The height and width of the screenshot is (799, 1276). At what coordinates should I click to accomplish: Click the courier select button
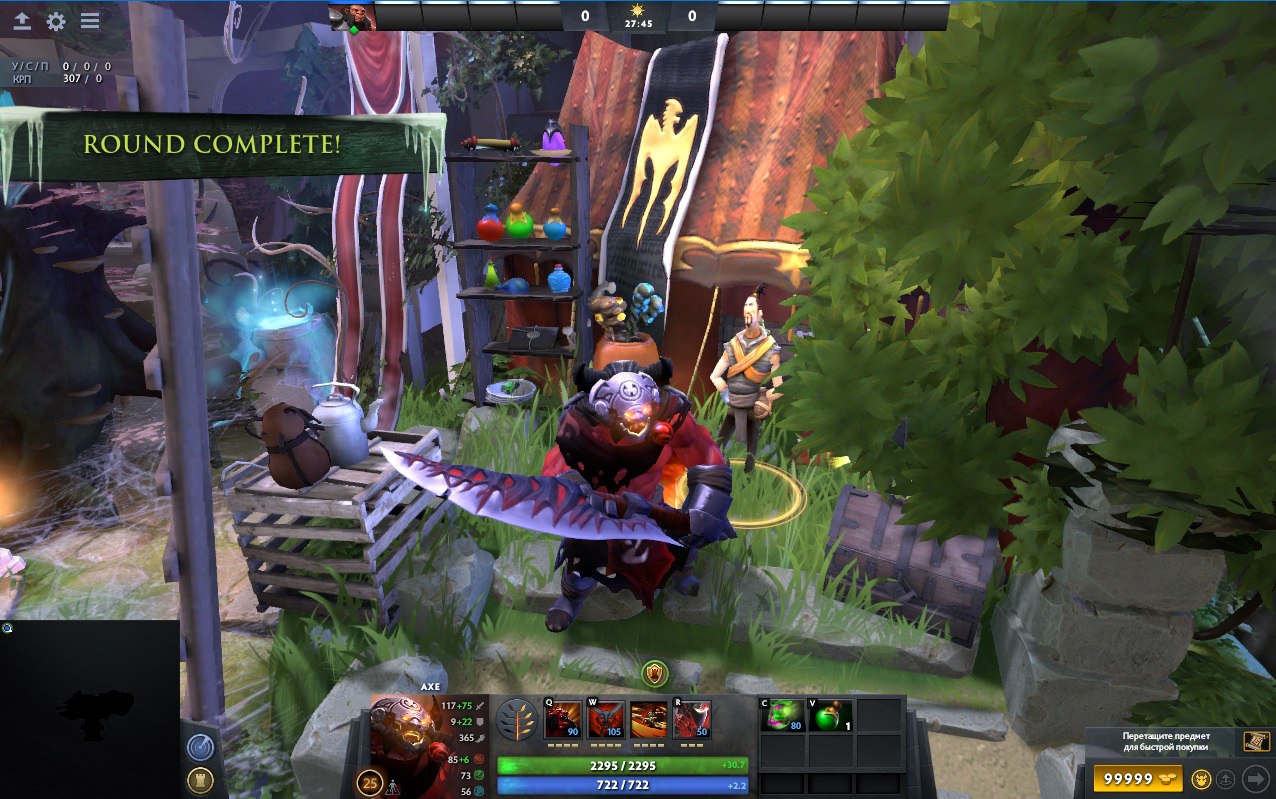click(1199, 780)
